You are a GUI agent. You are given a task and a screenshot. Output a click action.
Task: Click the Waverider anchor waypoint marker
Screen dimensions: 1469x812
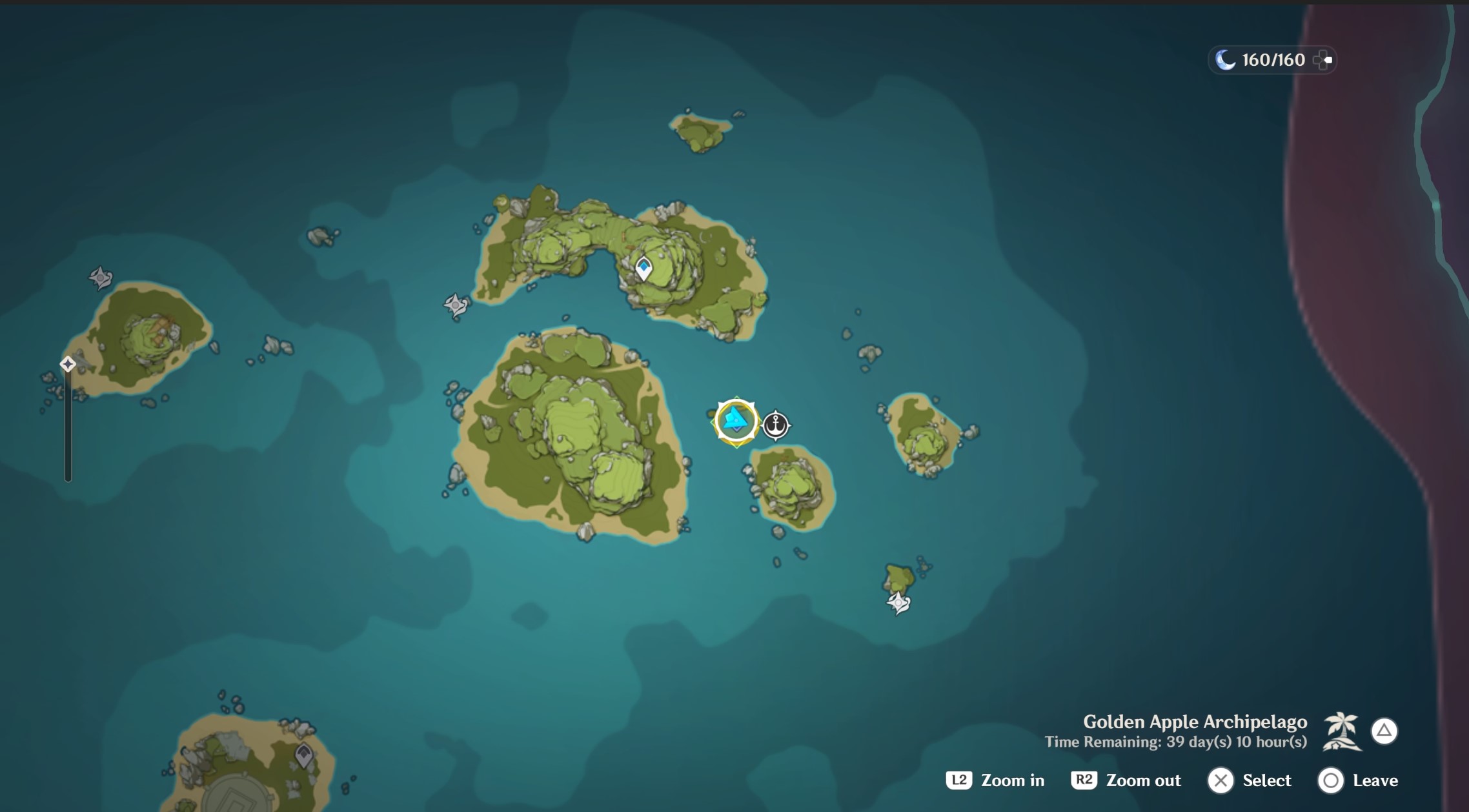(776, 425)
